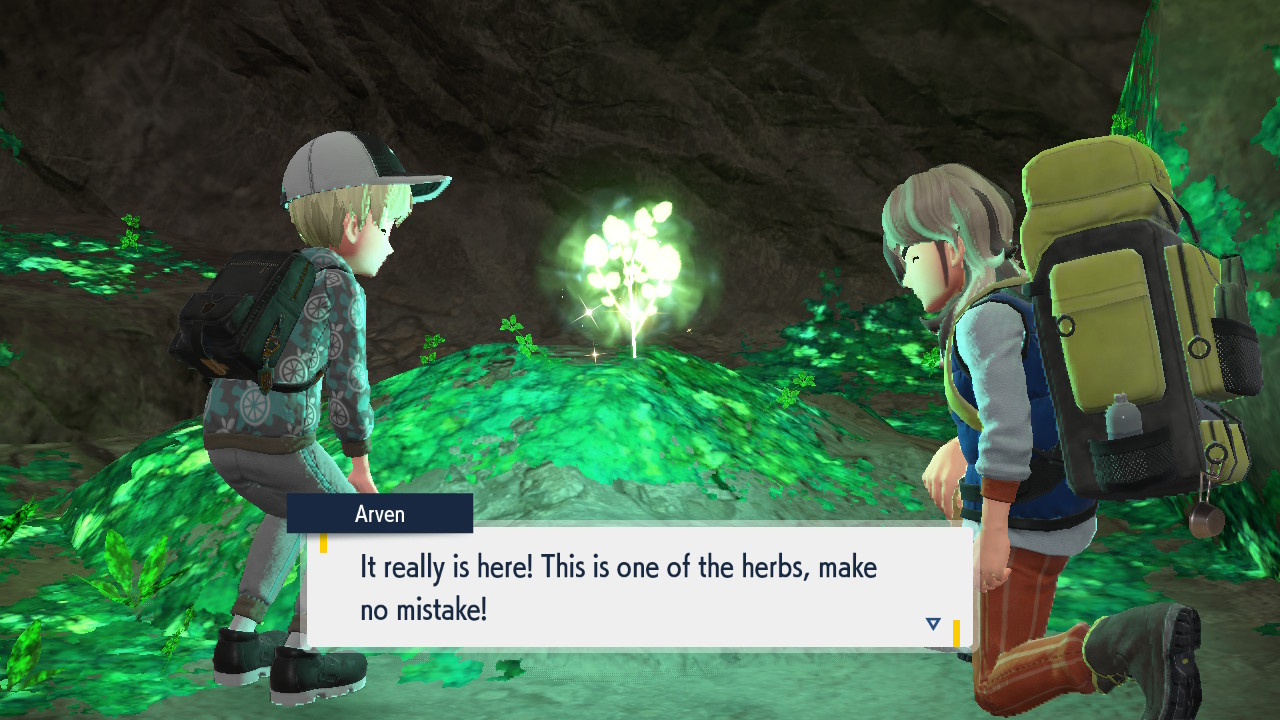Advance dialogue with the blue arrow indicator
The height and width of the screenshot is (720, 1280).
point(933,624)
